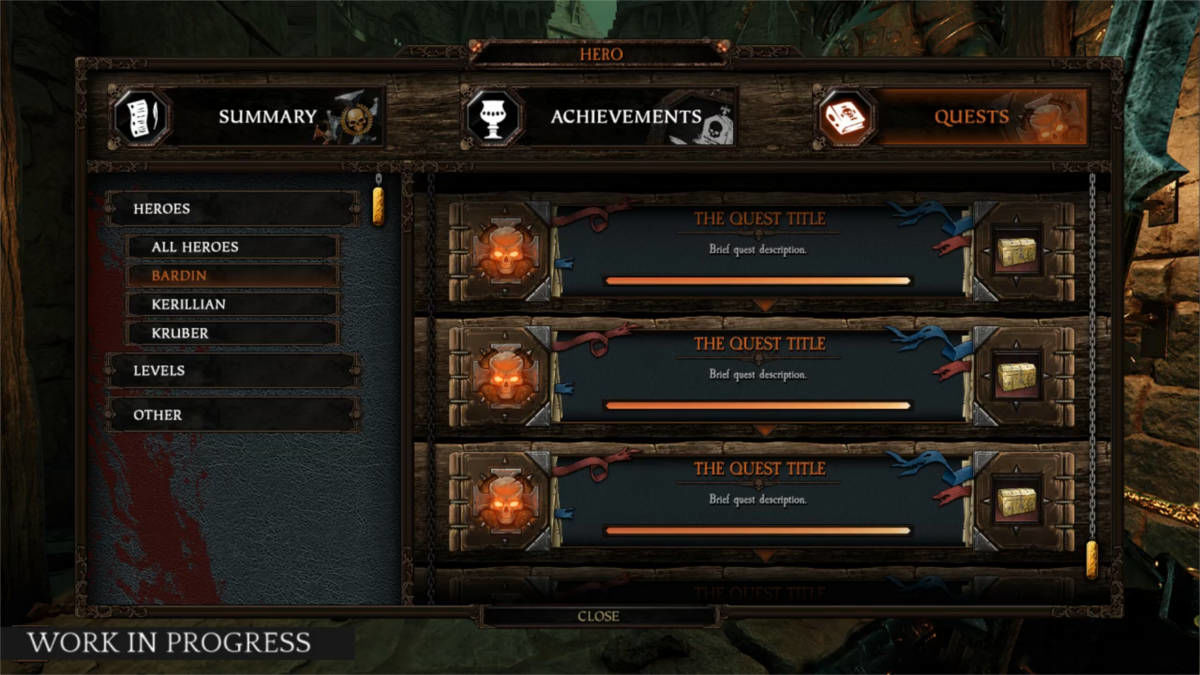Show quests for All Heroes
The width and height of the screenshot is (1200, 675).
pyautogui.click(x=232, y=246)
